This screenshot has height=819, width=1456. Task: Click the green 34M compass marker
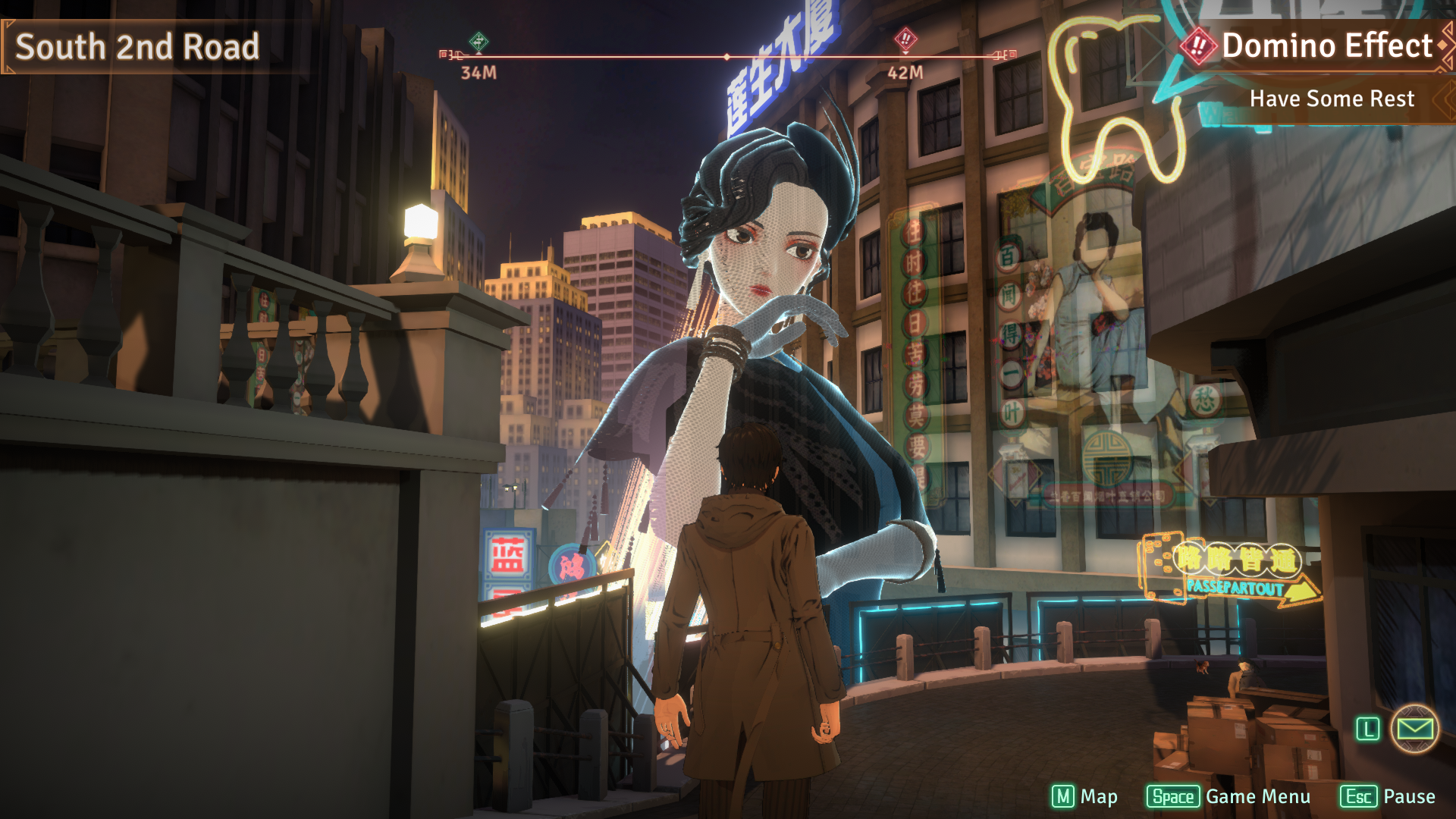[x=479, y=42]
